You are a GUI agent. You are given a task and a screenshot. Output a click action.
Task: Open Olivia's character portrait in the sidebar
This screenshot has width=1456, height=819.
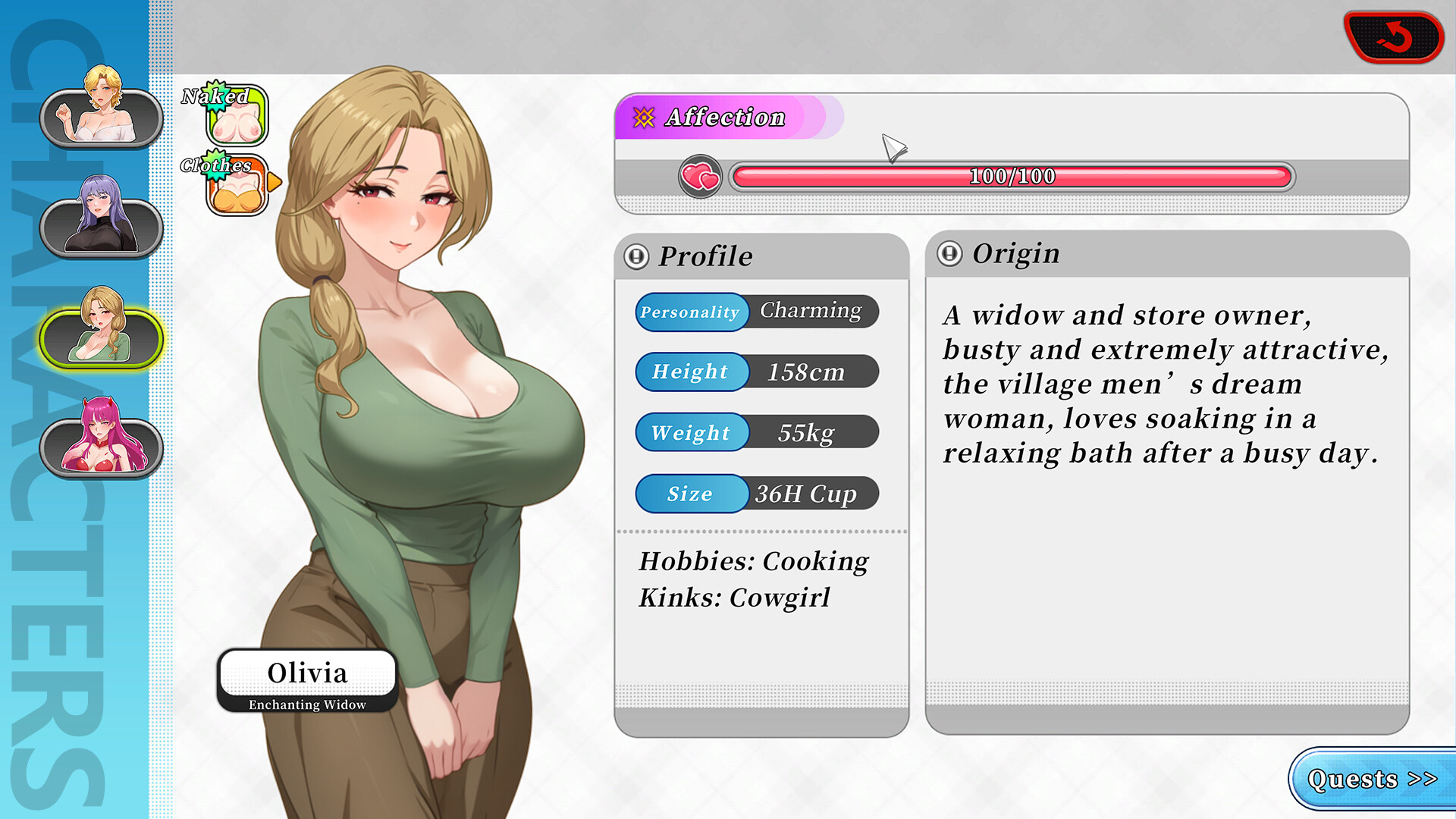99,337
